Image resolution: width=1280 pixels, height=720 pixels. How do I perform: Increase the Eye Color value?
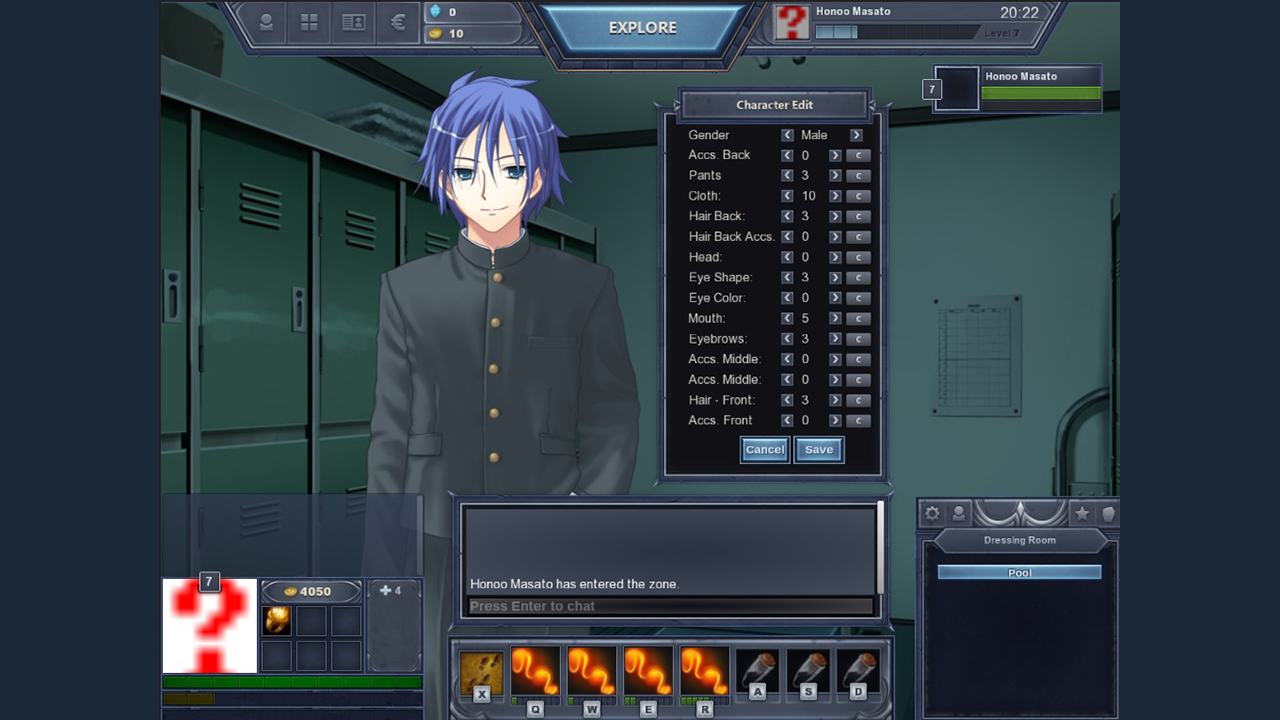(835, 298)
